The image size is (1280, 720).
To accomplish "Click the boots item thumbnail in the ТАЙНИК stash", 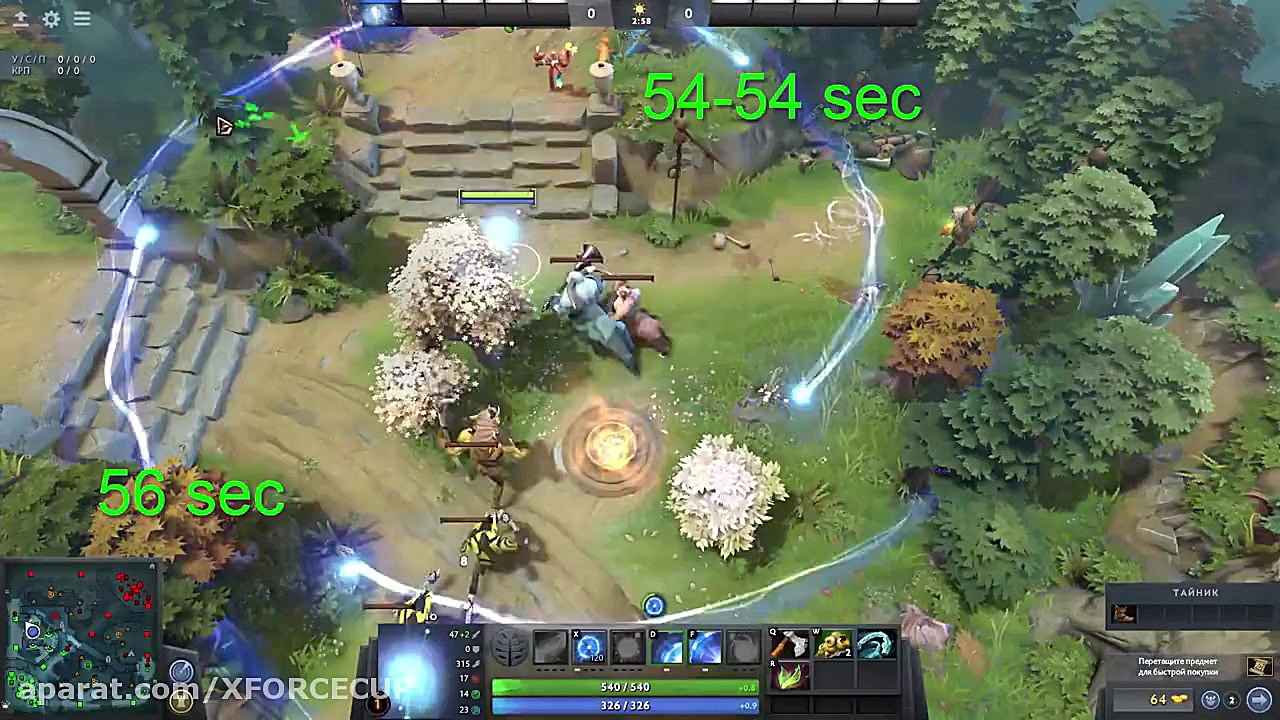I will tap(1123, 614).
